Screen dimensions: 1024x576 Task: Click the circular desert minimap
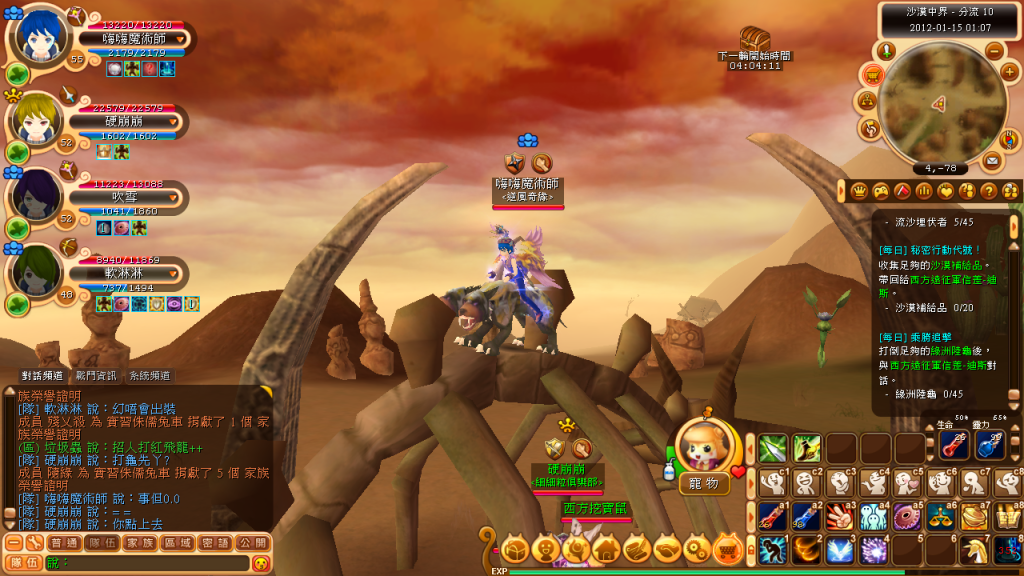coord(938,104)
